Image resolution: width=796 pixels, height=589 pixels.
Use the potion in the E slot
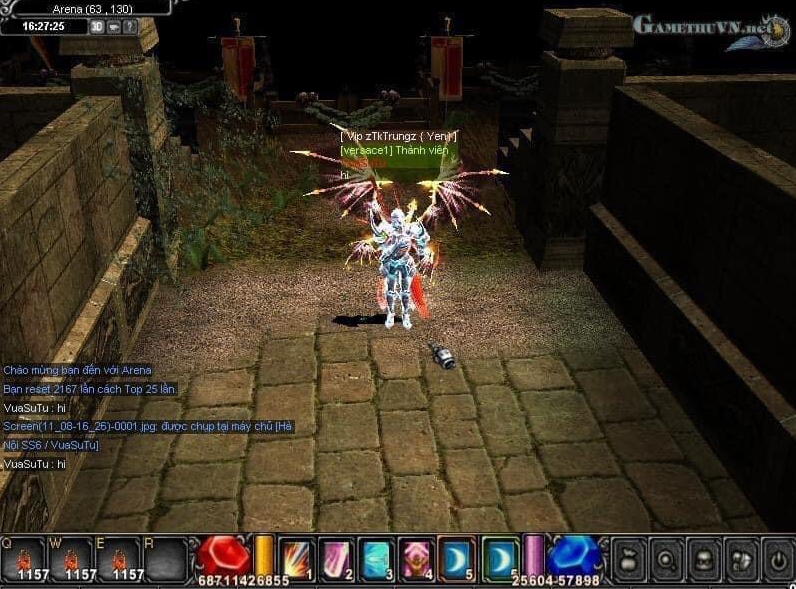coord(120,557)
